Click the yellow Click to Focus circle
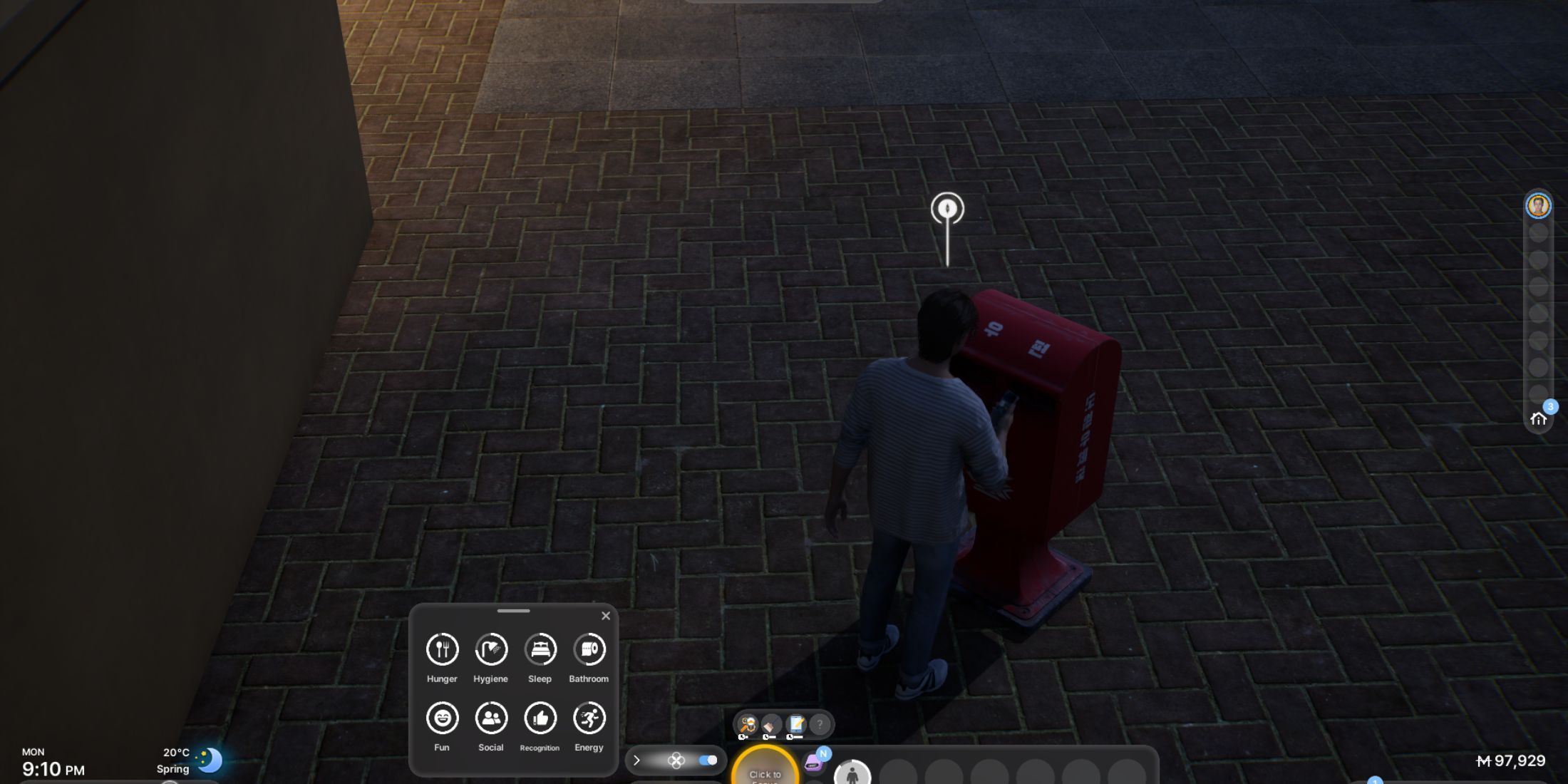 point(765,770)
